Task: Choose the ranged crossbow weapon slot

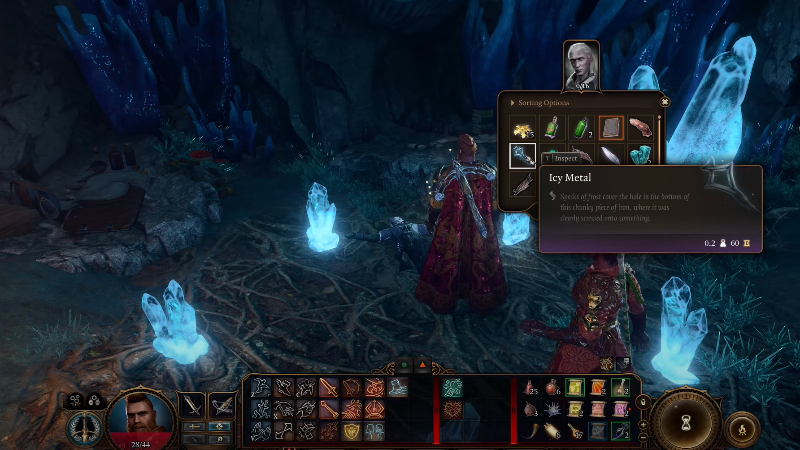Action: coord(221,404)
